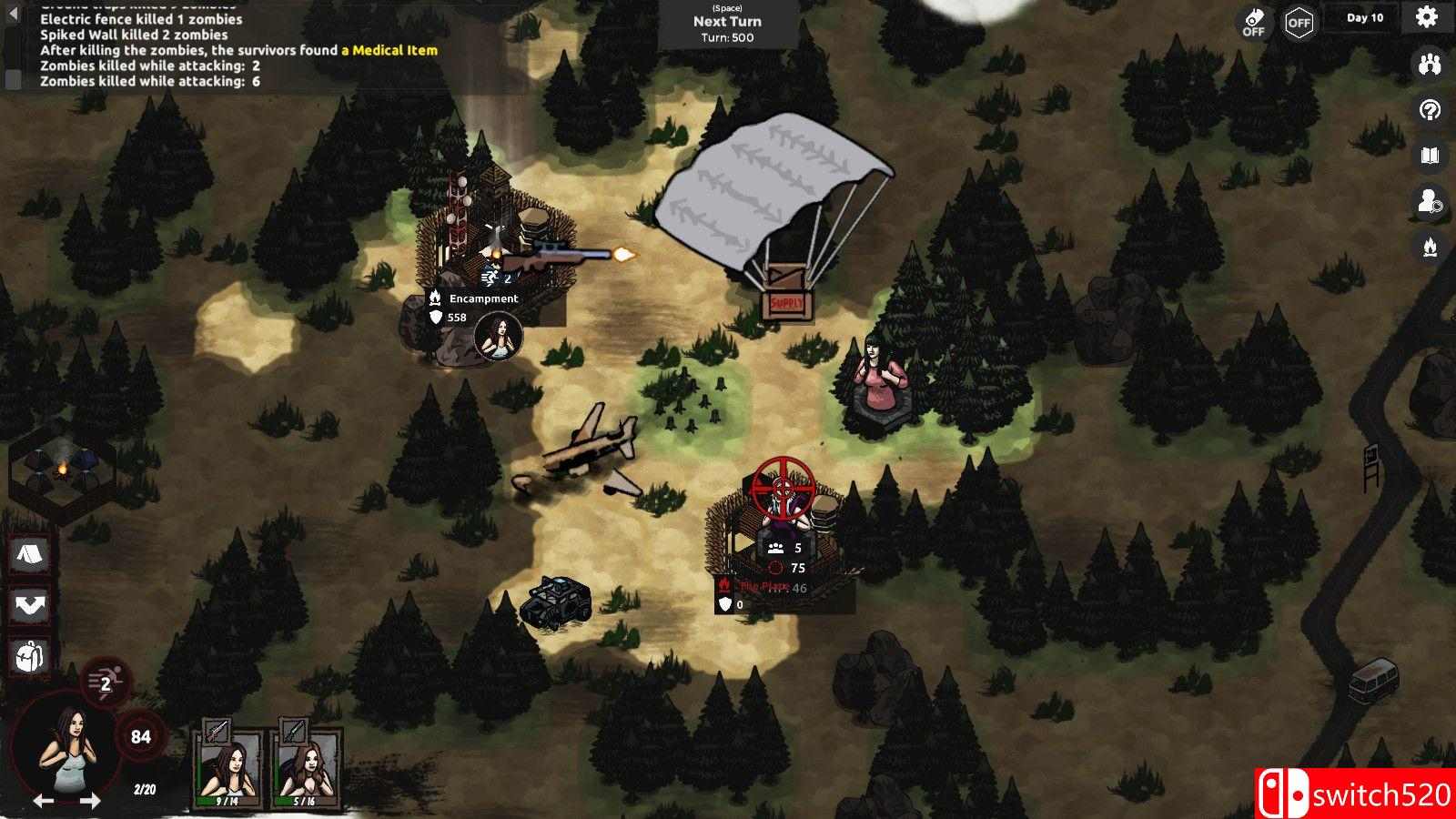
Task: Collapse the event log with left arrow
Action: (13, 15)
